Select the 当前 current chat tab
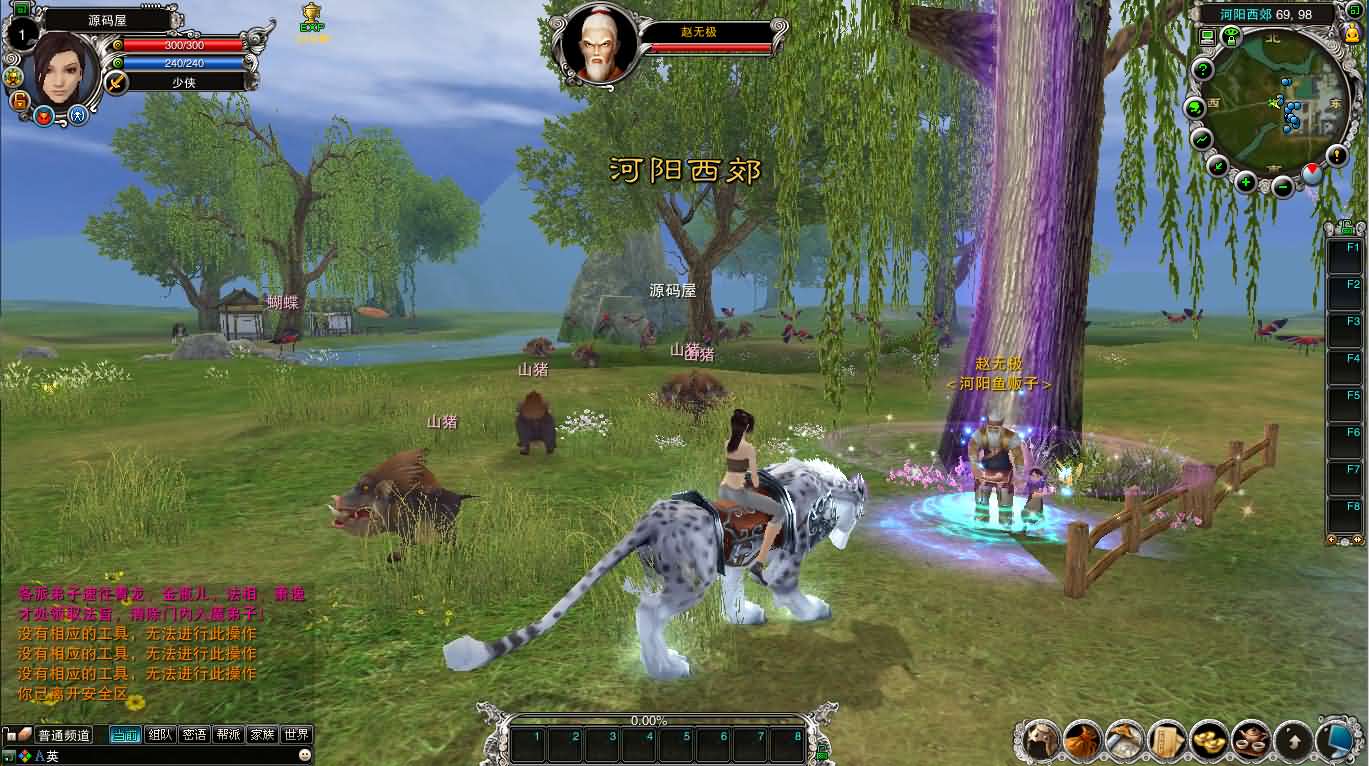 coord(125,734)
